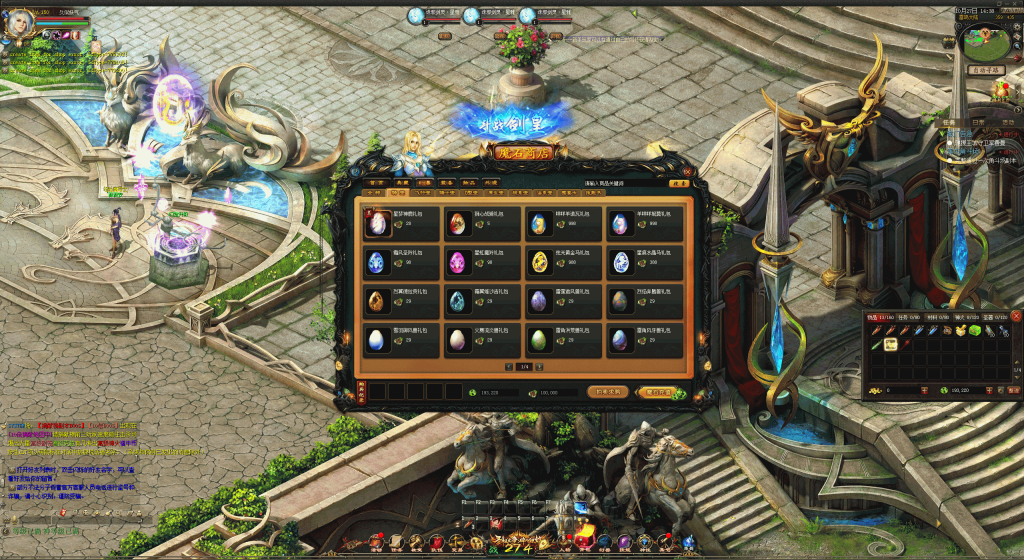Select the 星梦神麒礼包 egg item
This screenshot has height=560, width=1024.
378,223
